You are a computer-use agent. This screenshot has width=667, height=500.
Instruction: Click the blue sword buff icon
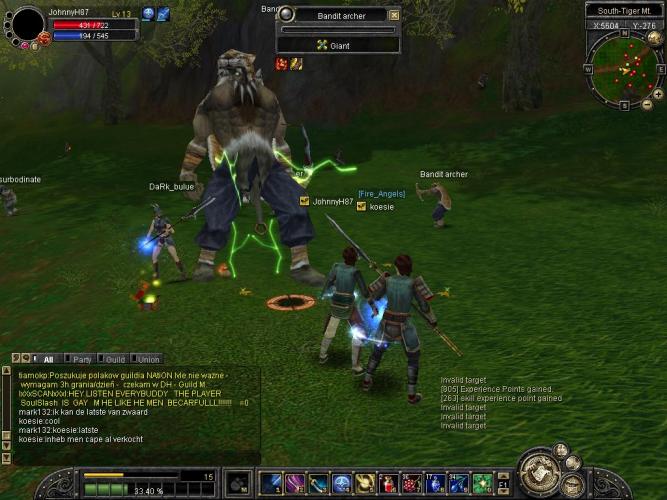(x=163, y=14)
